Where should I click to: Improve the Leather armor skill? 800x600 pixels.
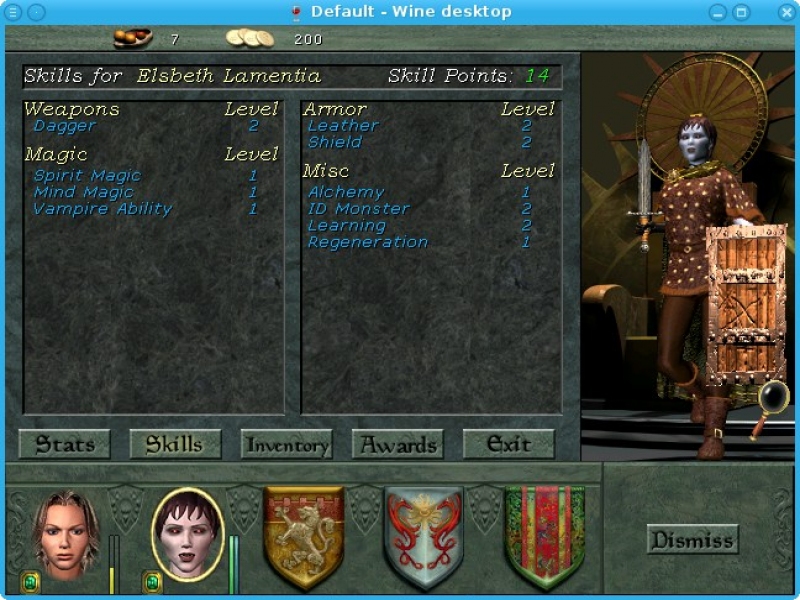coord(343,126)
